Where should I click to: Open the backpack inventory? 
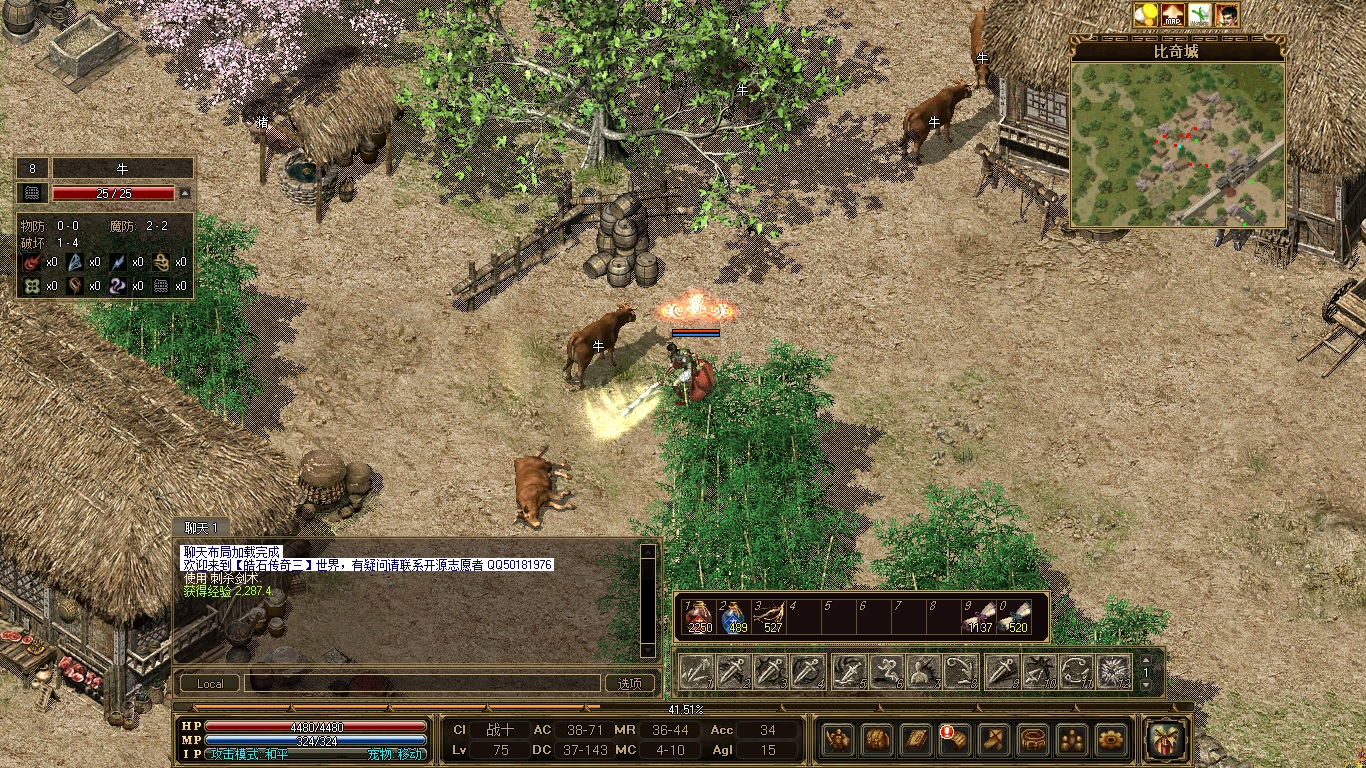pyautogui.click(x=876, y=740)
